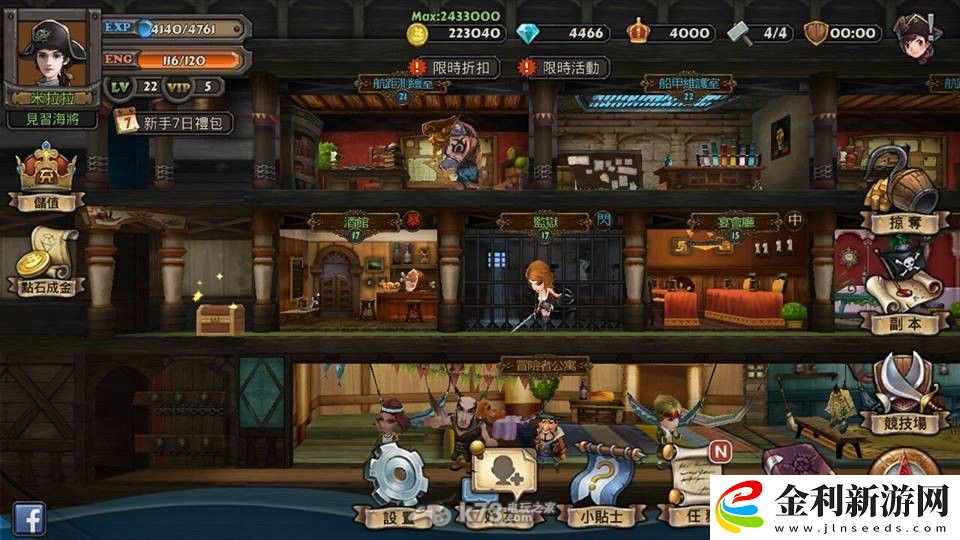Open the 限時折扣 limited-time discount
Image resolution: width=960 pixels, height=540 pixels.
pos(456,67)
